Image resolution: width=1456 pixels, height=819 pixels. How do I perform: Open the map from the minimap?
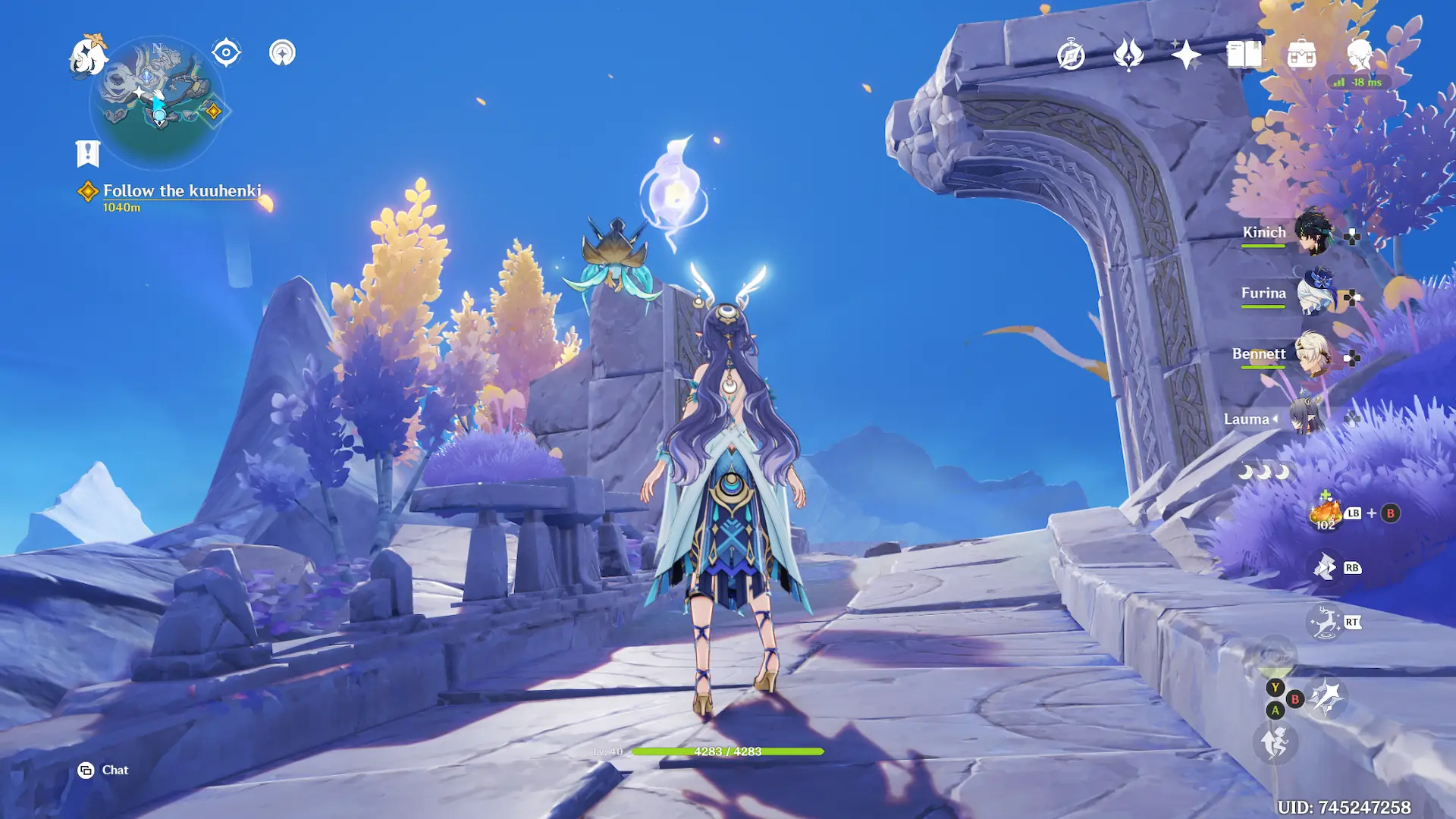click(x=158, y=102)
